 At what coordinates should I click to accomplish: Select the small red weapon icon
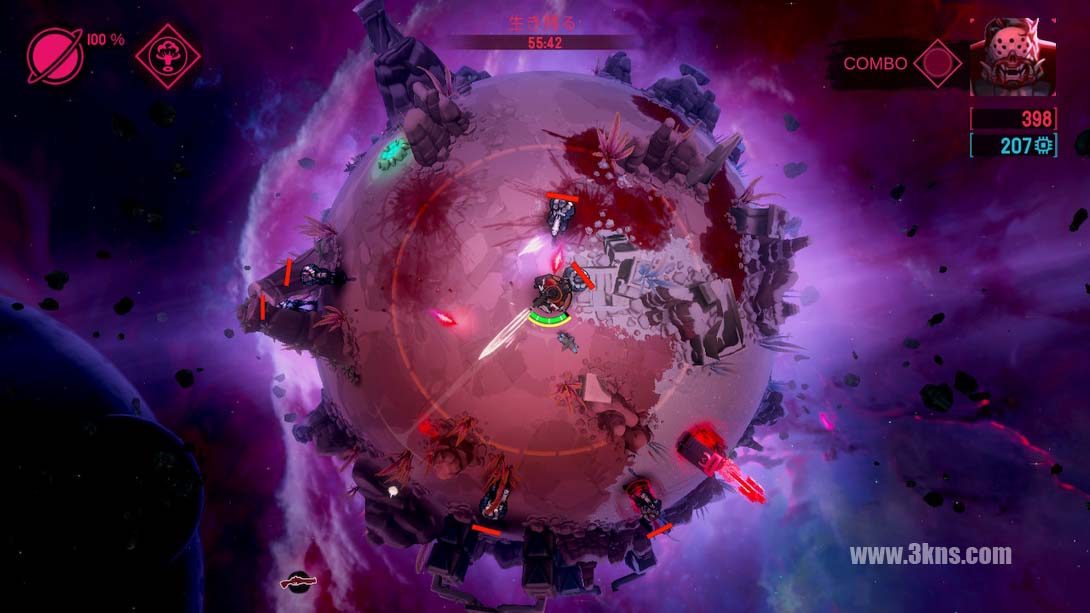tap(298, 579)
